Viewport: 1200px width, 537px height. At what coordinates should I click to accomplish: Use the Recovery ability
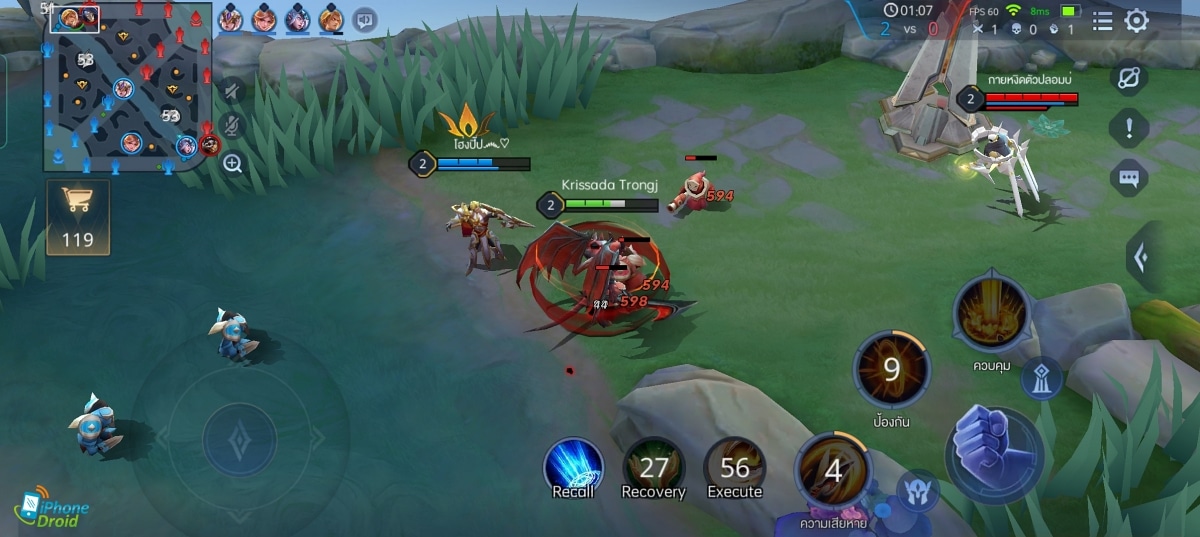654,468
